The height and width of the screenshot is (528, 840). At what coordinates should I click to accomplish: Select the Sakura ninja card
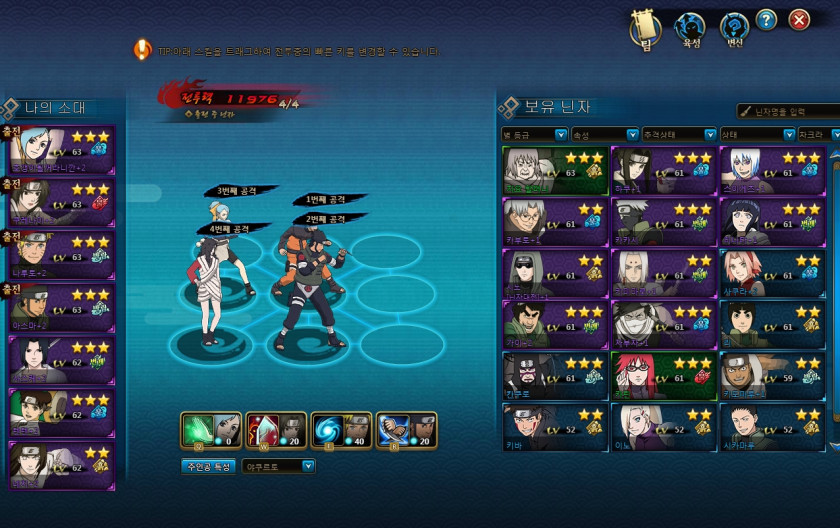(772, 273)
